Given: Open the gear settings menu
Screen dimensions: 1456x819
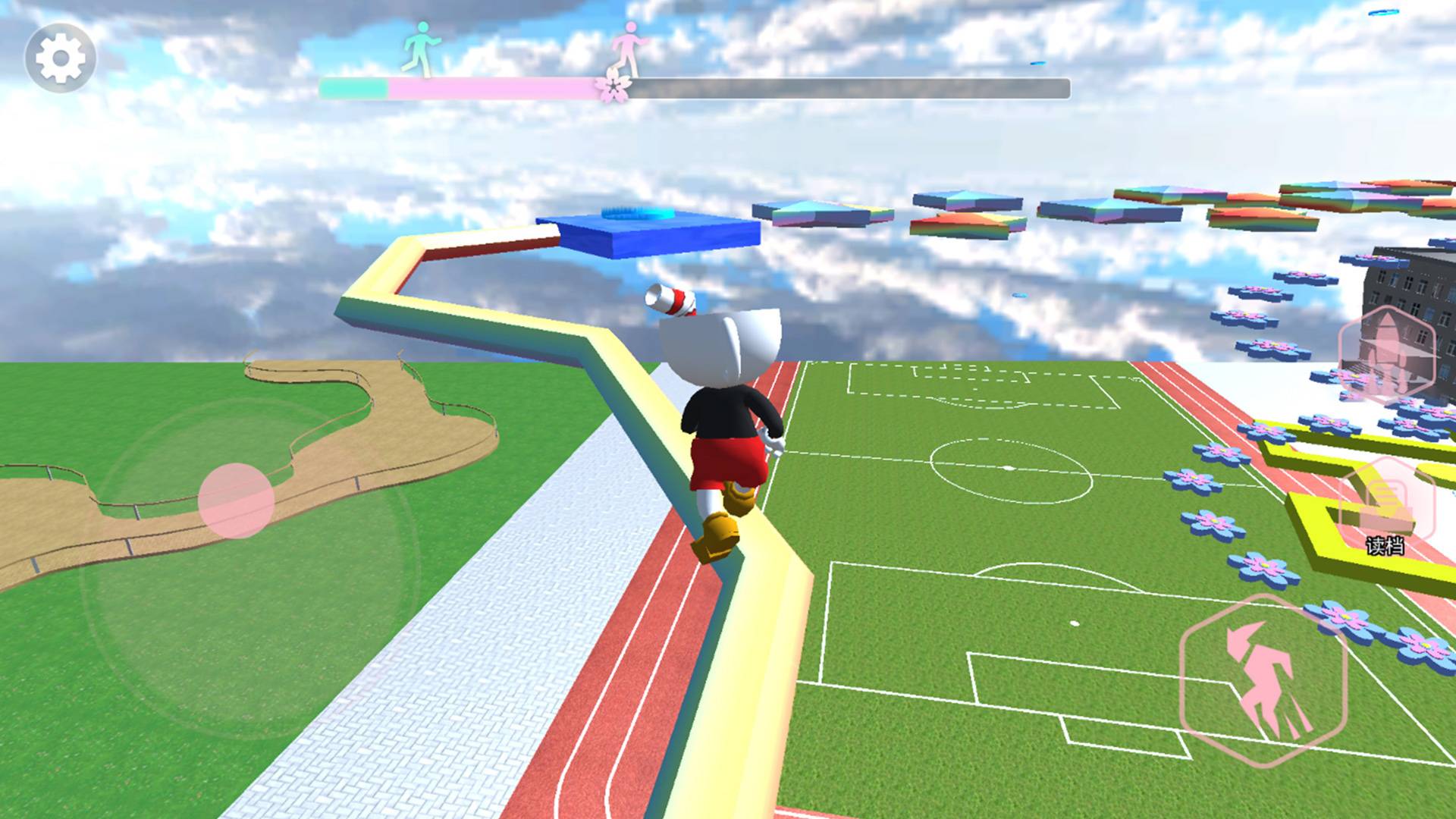Looking at the screenshot, I should click(x=61, y=58).
